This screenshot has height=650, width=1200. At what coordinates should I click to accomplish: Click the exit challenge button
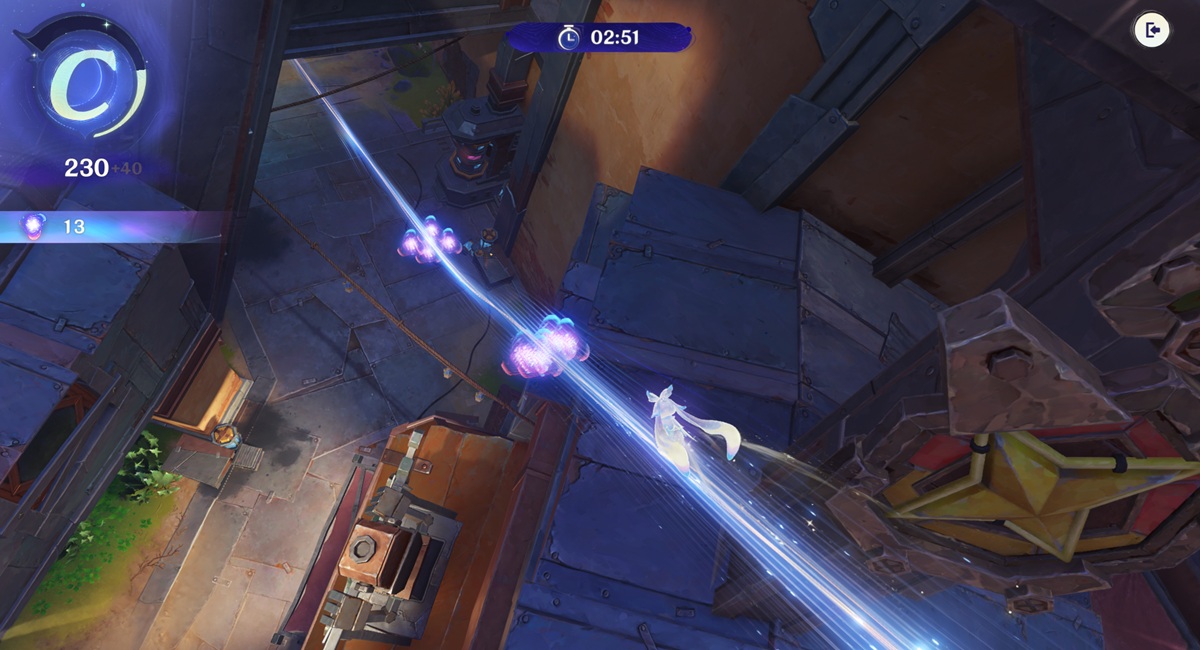coord(1152,31)
